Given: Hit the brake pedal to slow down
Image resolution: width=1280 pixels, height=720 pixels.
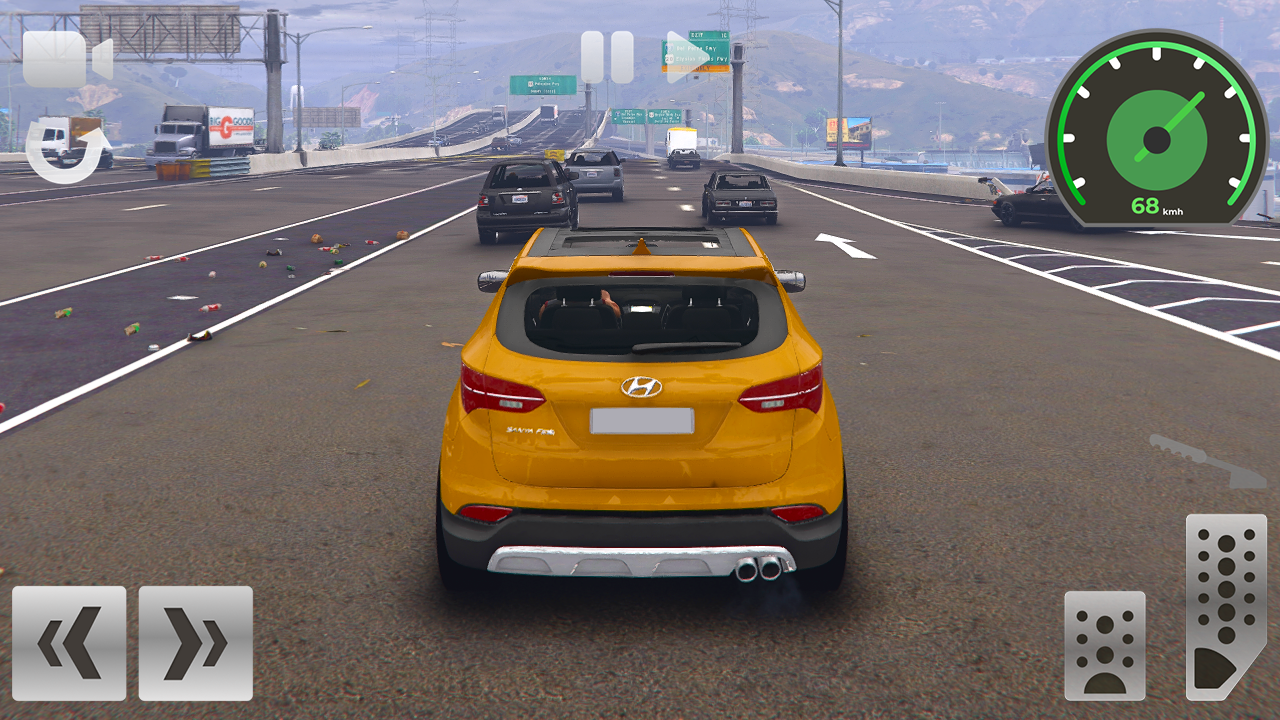Looking at the screenshot, I should tap(1106, 645).
